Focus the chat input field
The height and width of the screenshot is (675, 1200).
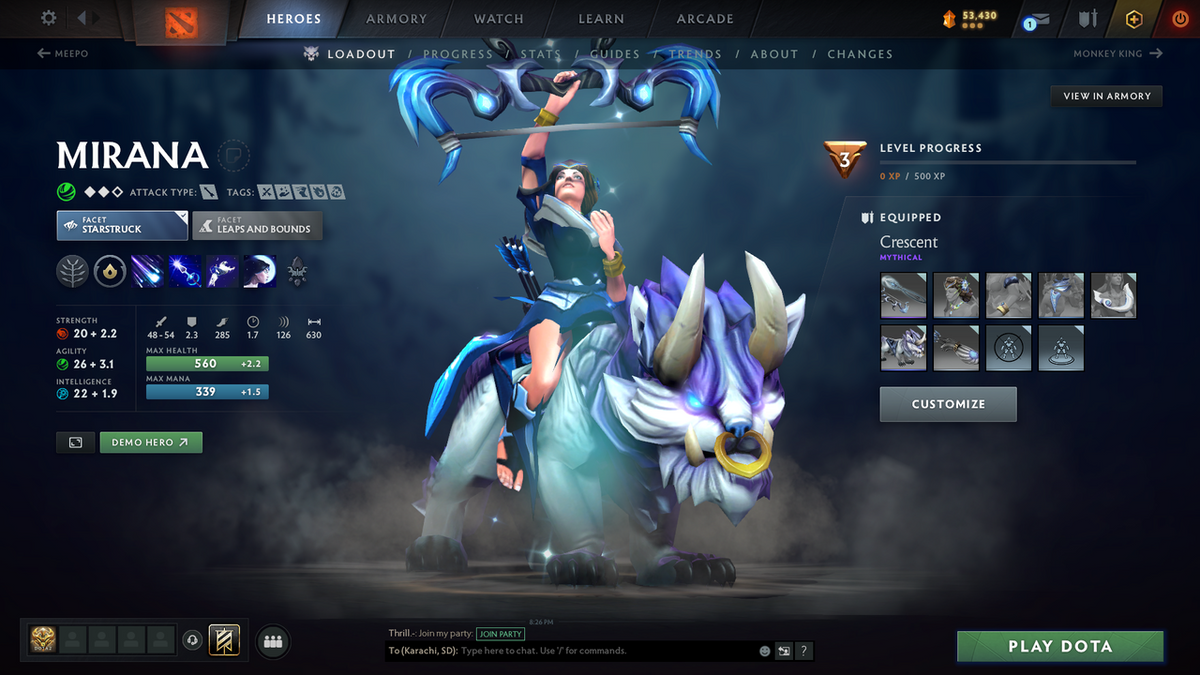pyautogui.click(x=600, y=651)
